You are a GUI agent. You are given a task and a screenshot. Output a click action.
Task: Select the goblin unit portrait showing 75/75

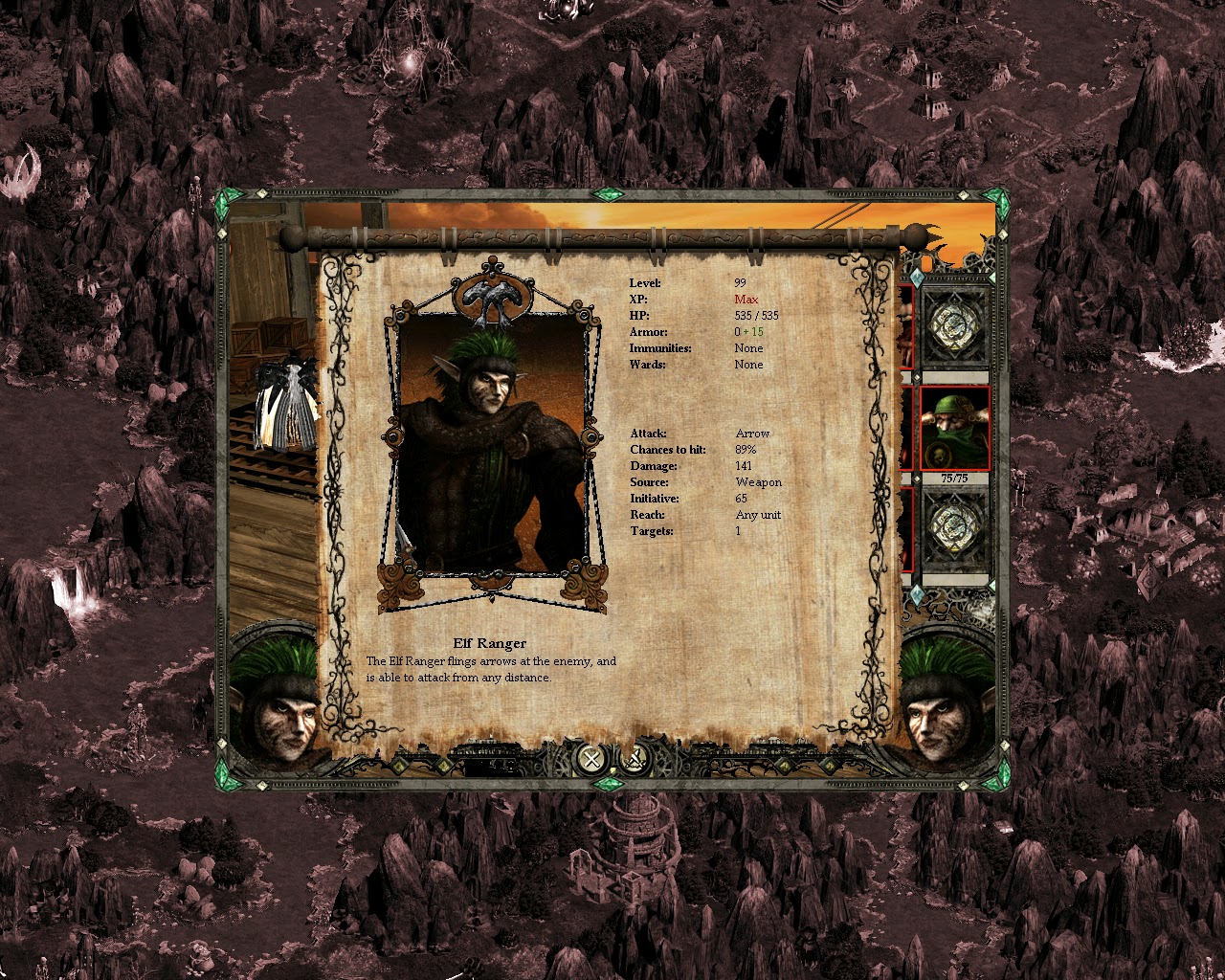tap(953, 428)
